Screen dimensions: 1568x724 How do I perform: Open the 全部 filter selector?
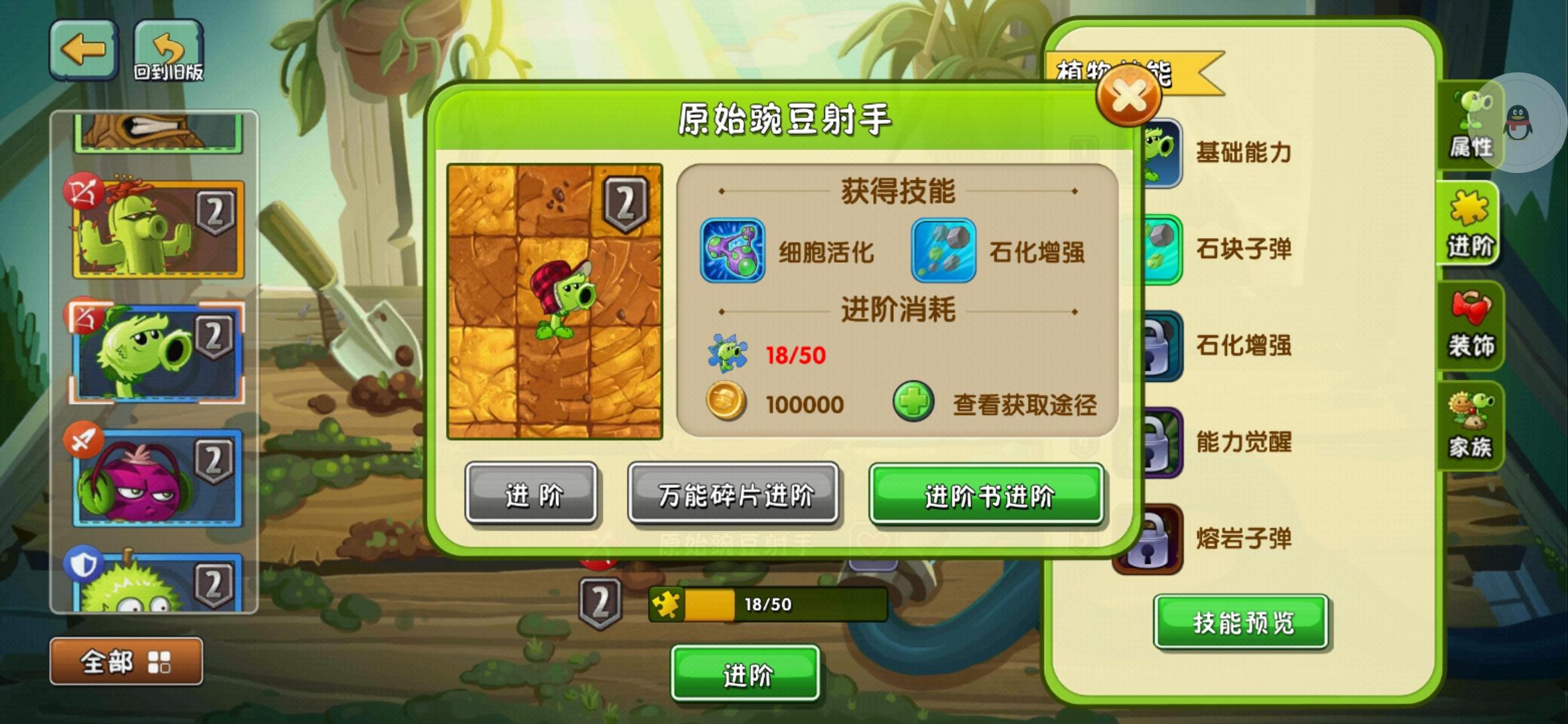click(x=125, y=660)
